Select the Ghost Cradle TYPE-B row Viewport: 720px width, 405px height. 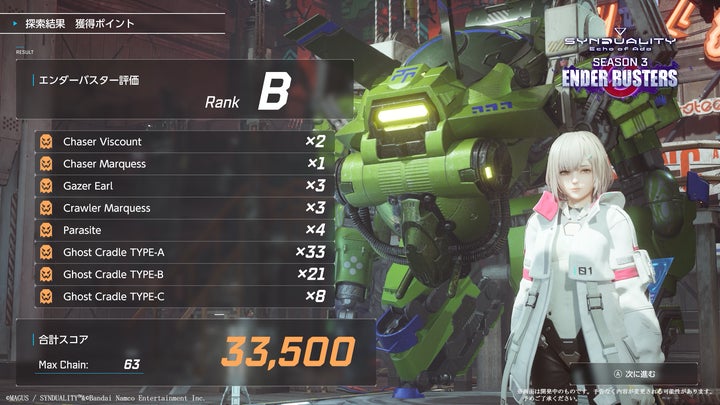185,274
